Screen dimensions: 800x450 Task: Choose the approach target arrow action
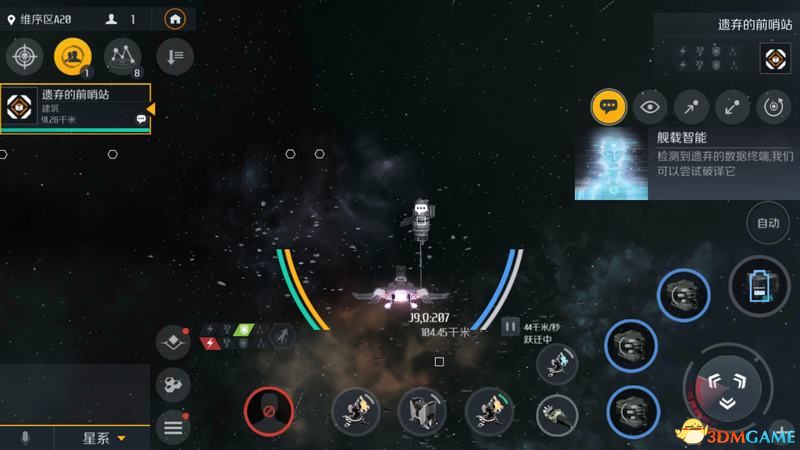(x=691, y=106)
